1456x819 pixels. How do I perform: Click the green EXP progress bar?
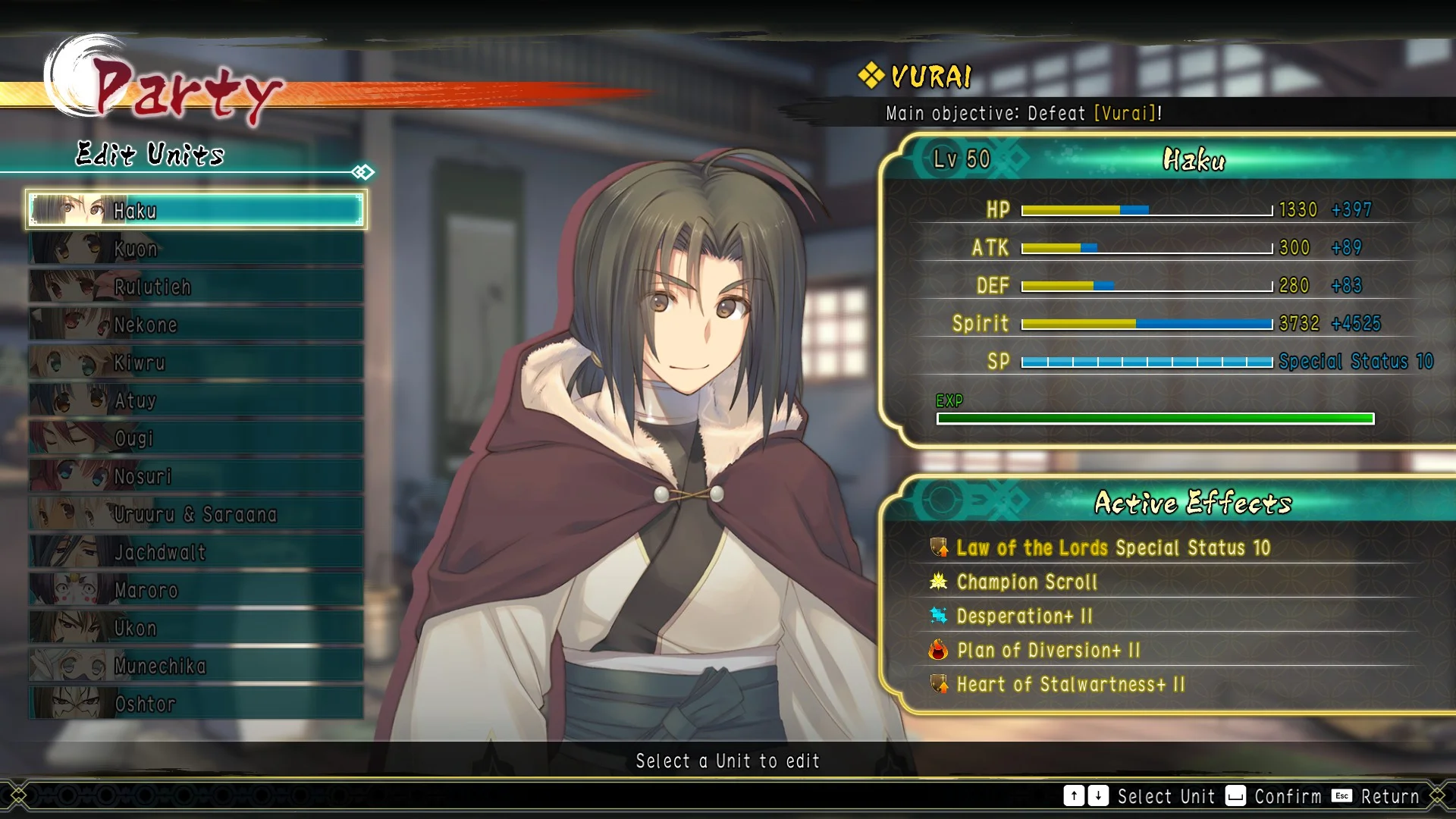(1153, 417)
